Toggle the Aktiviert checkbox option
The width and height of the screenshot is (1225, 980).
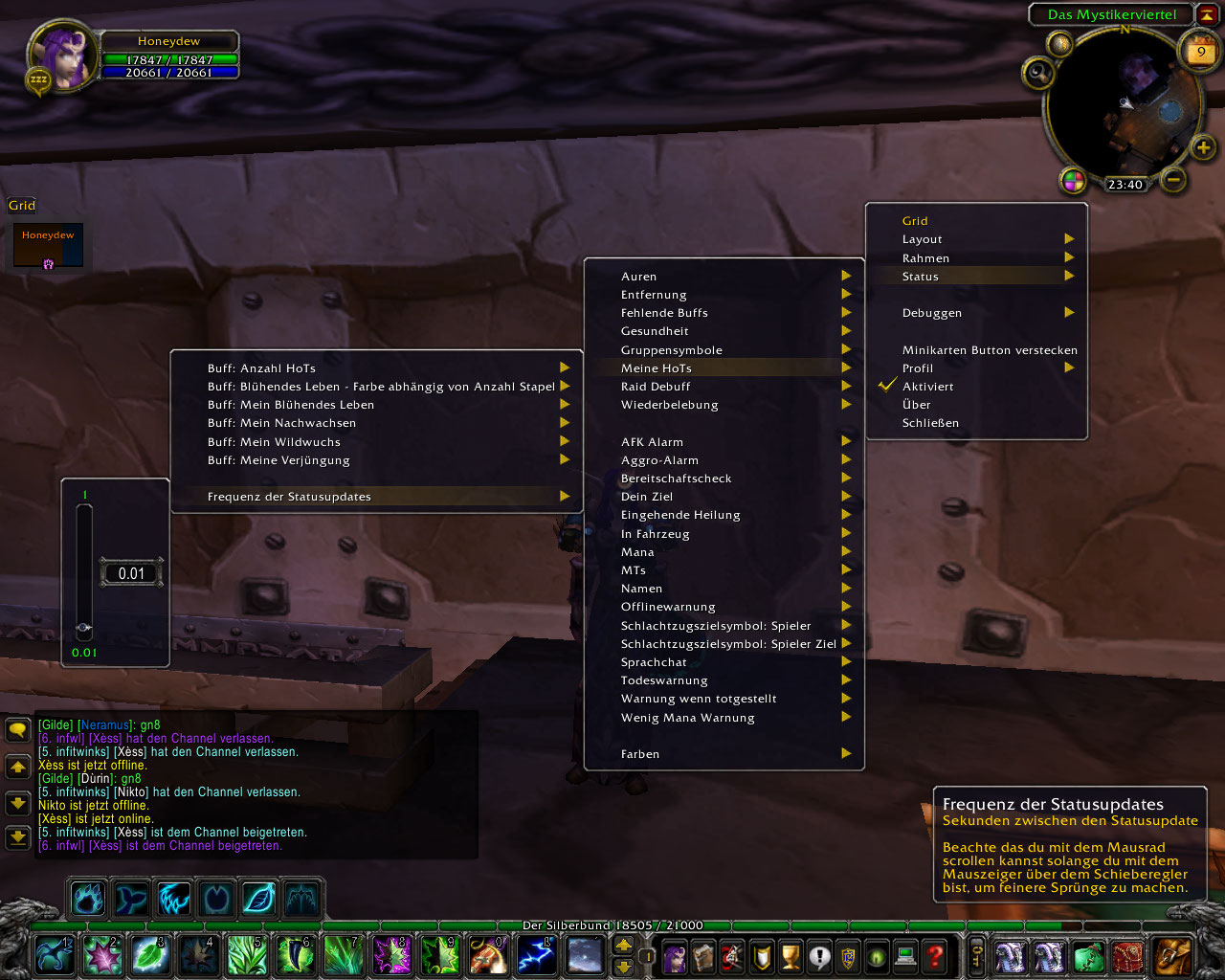coord(927,387)
